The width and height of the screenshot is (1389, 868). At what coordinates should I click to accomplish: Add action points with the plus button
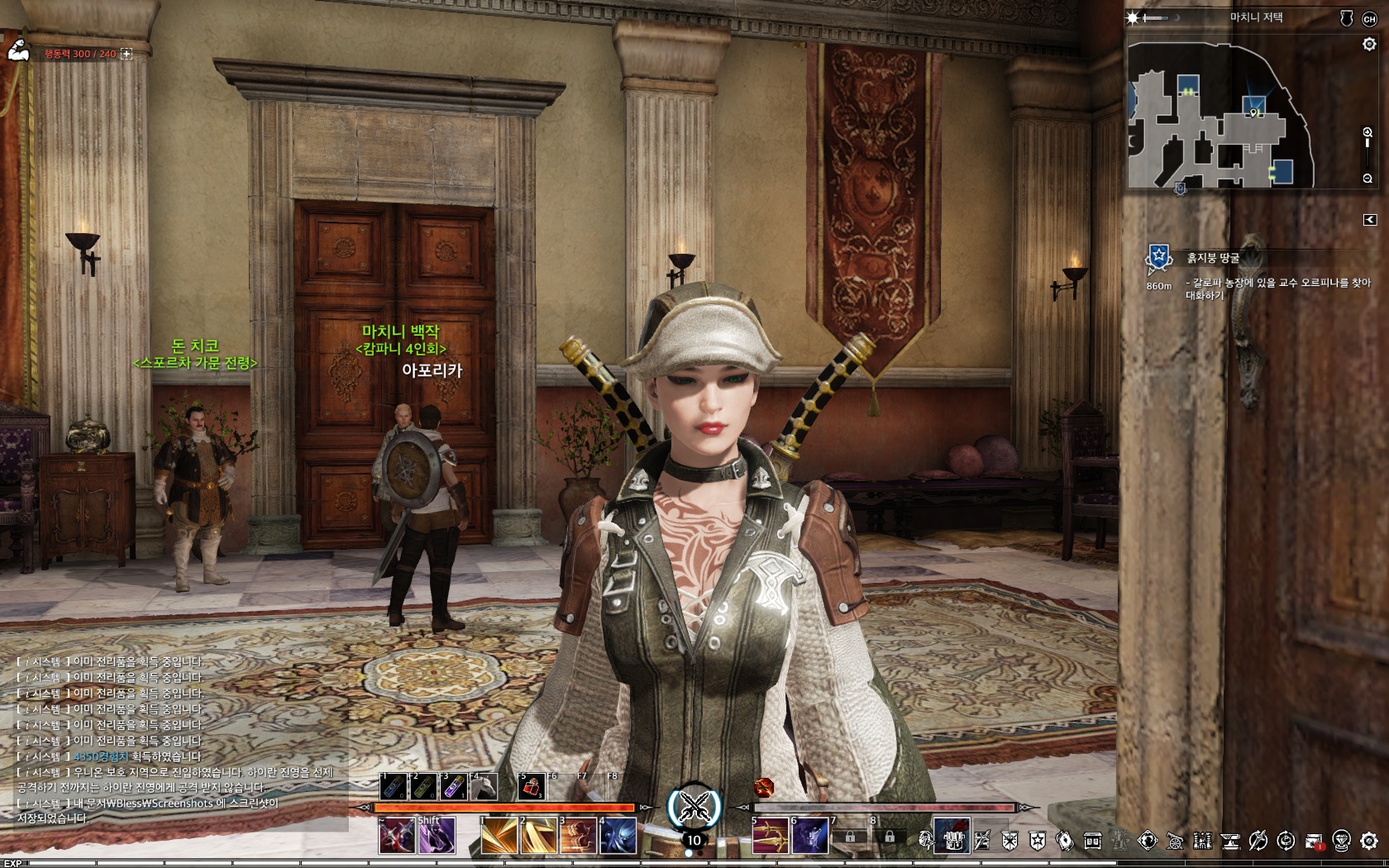point(126,54)
